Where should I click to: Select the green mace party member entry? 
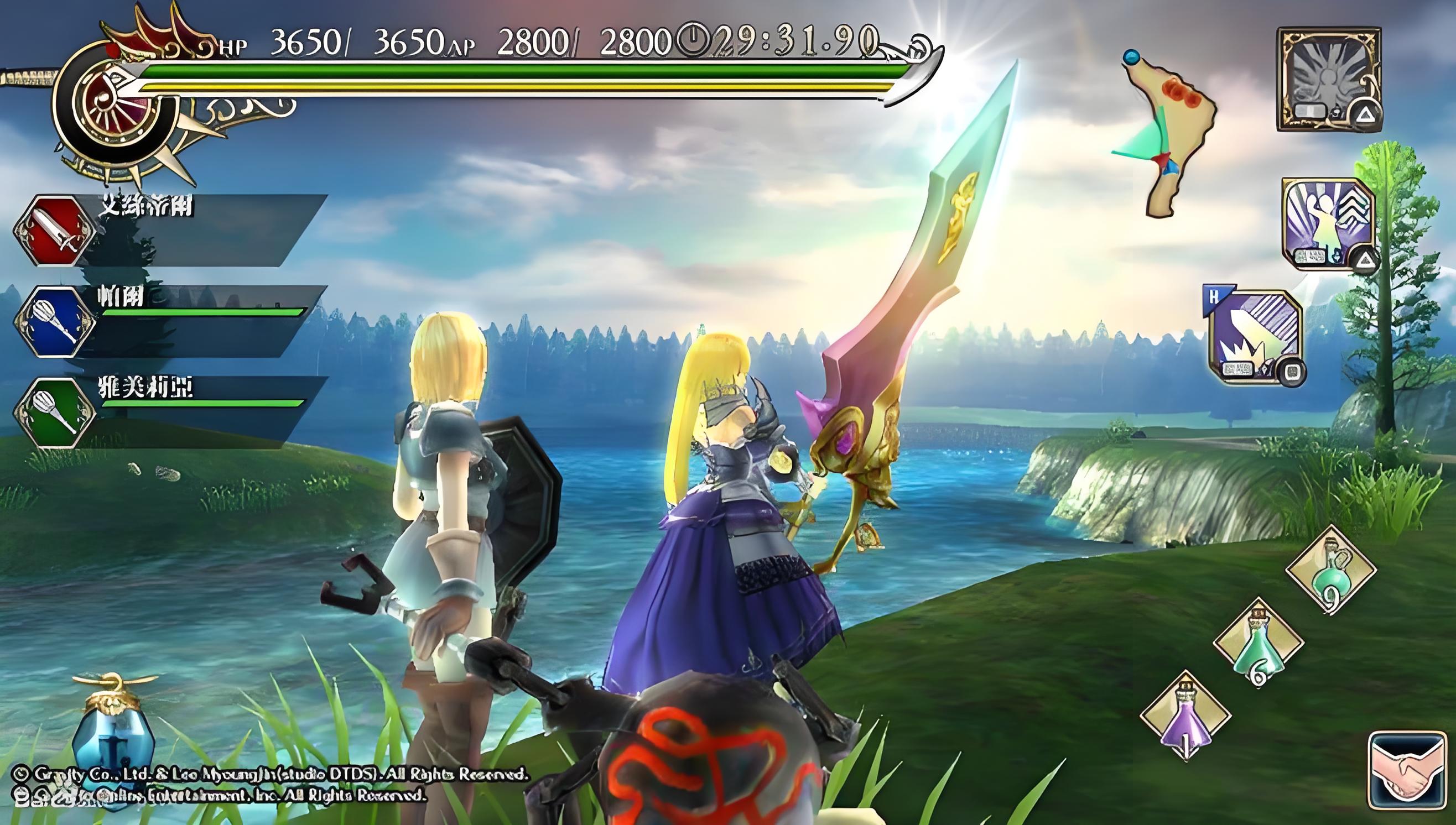54,412
